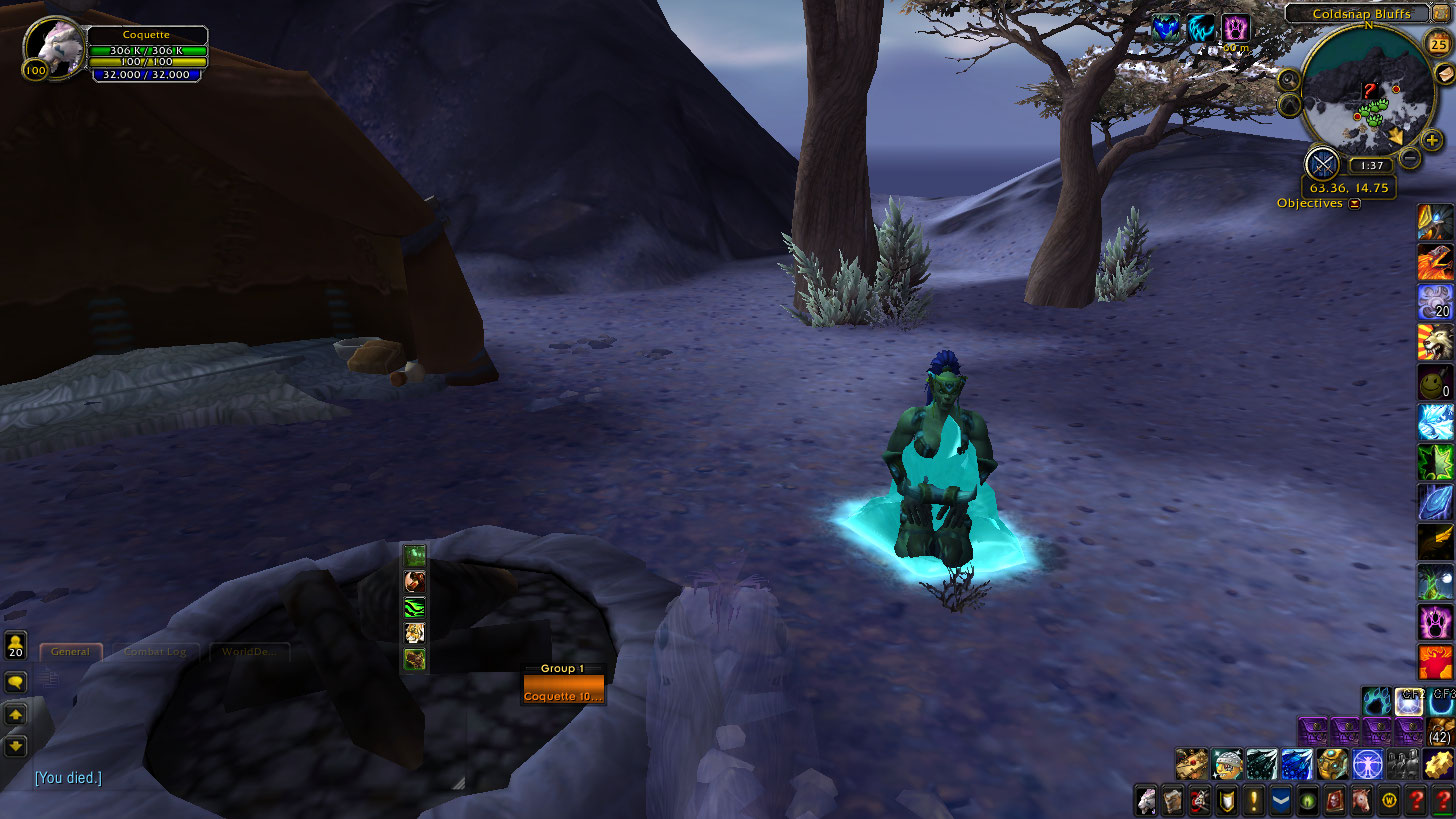Open the mail envelope icon by minimap
The width and height of the screenshot is (1456, 819).
pos(1444,77)
